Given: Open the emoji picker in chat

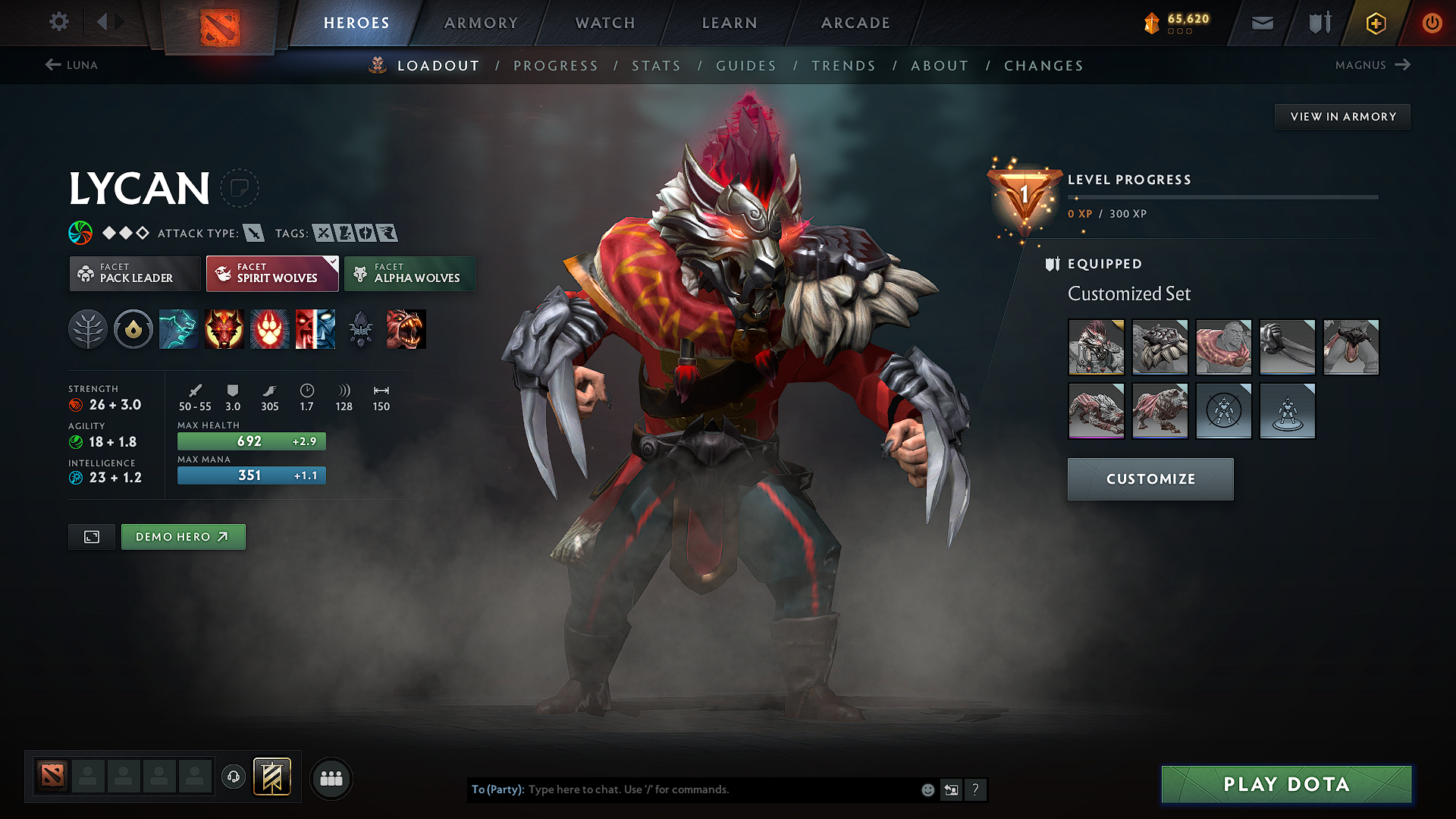Looking at the screenshot, I should tap(927, 789).
